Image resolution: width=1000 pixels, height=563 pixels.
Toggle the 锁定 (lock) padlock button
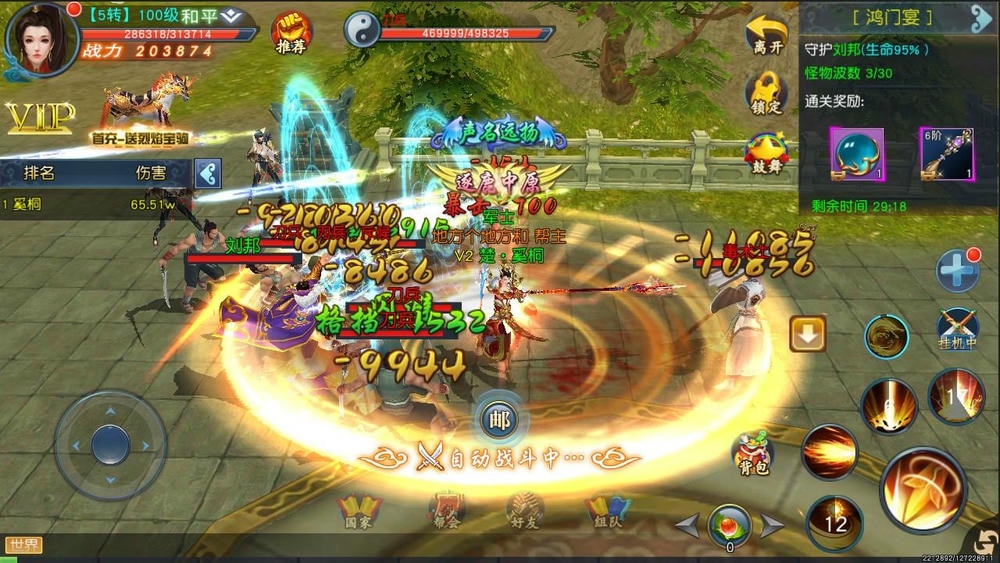(766, 94)
